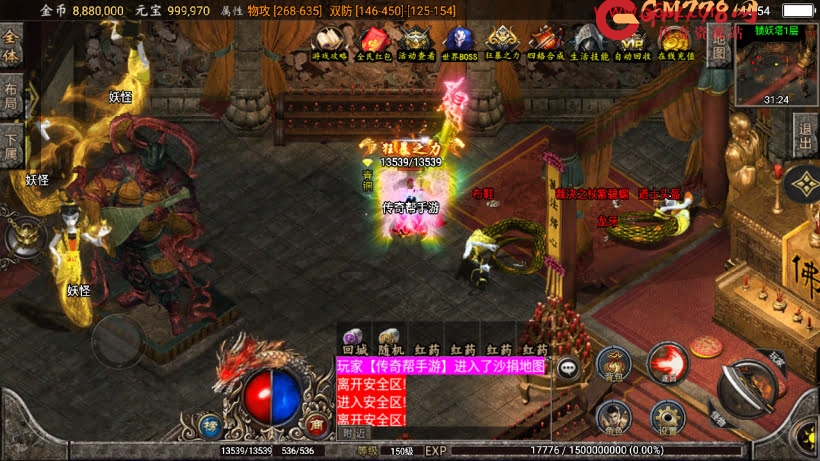Open the 生活技能 life skills icon

[590, 41]
